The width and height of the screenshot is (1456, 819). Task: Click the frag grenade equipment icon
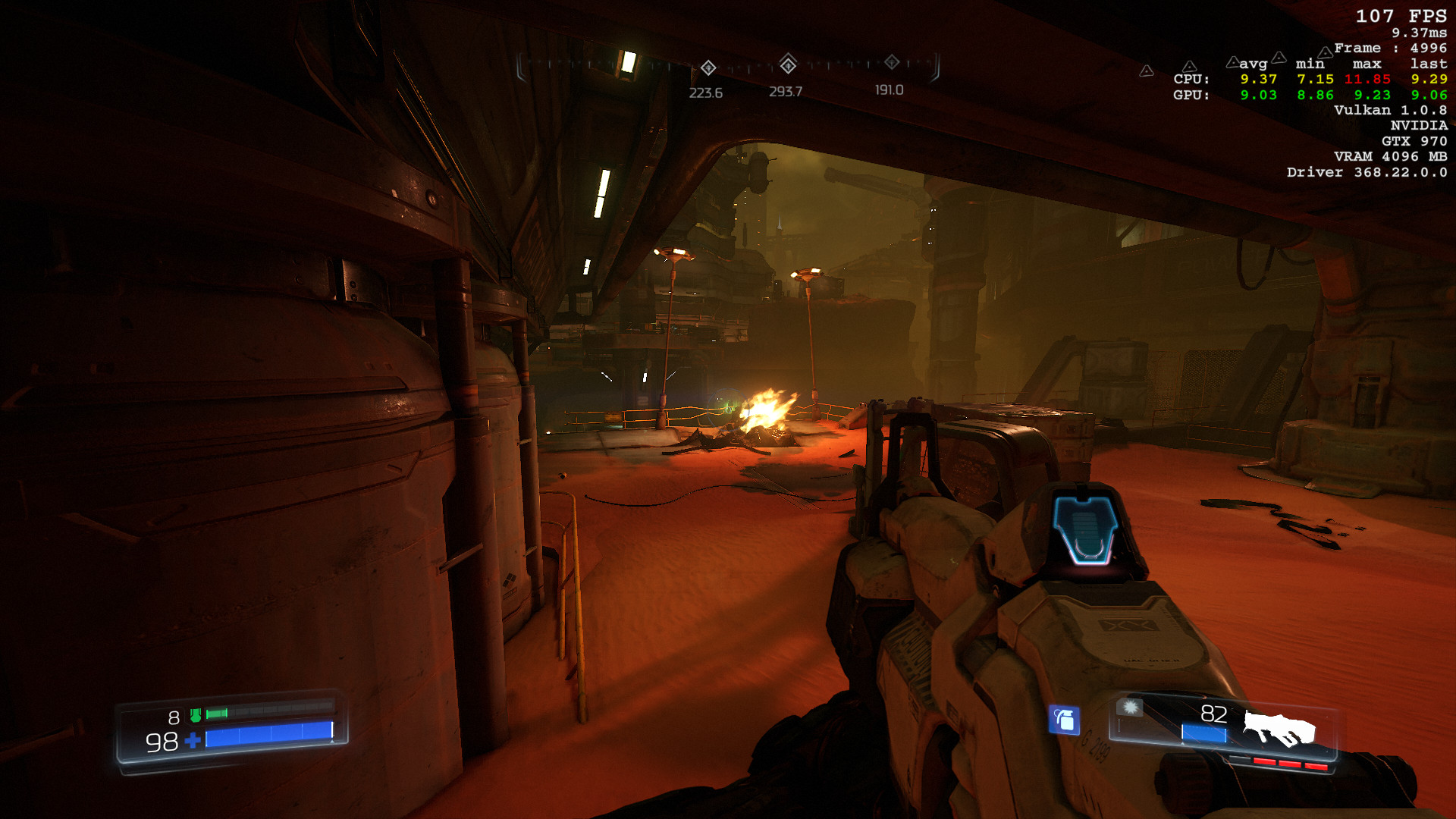click(x=1064, y=720)
